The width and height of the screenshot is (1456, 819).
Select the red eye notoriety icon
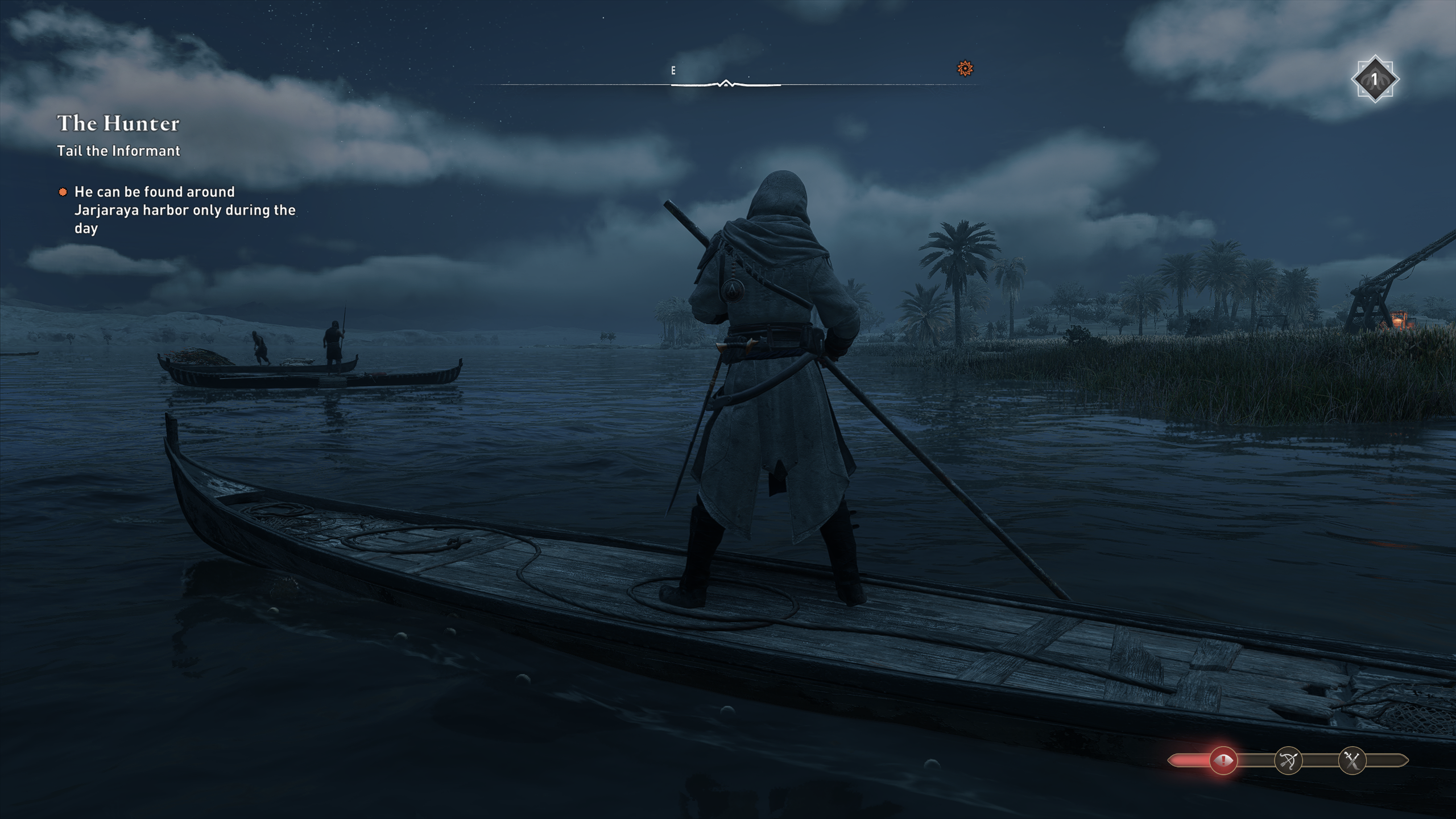click(1222, 760)
